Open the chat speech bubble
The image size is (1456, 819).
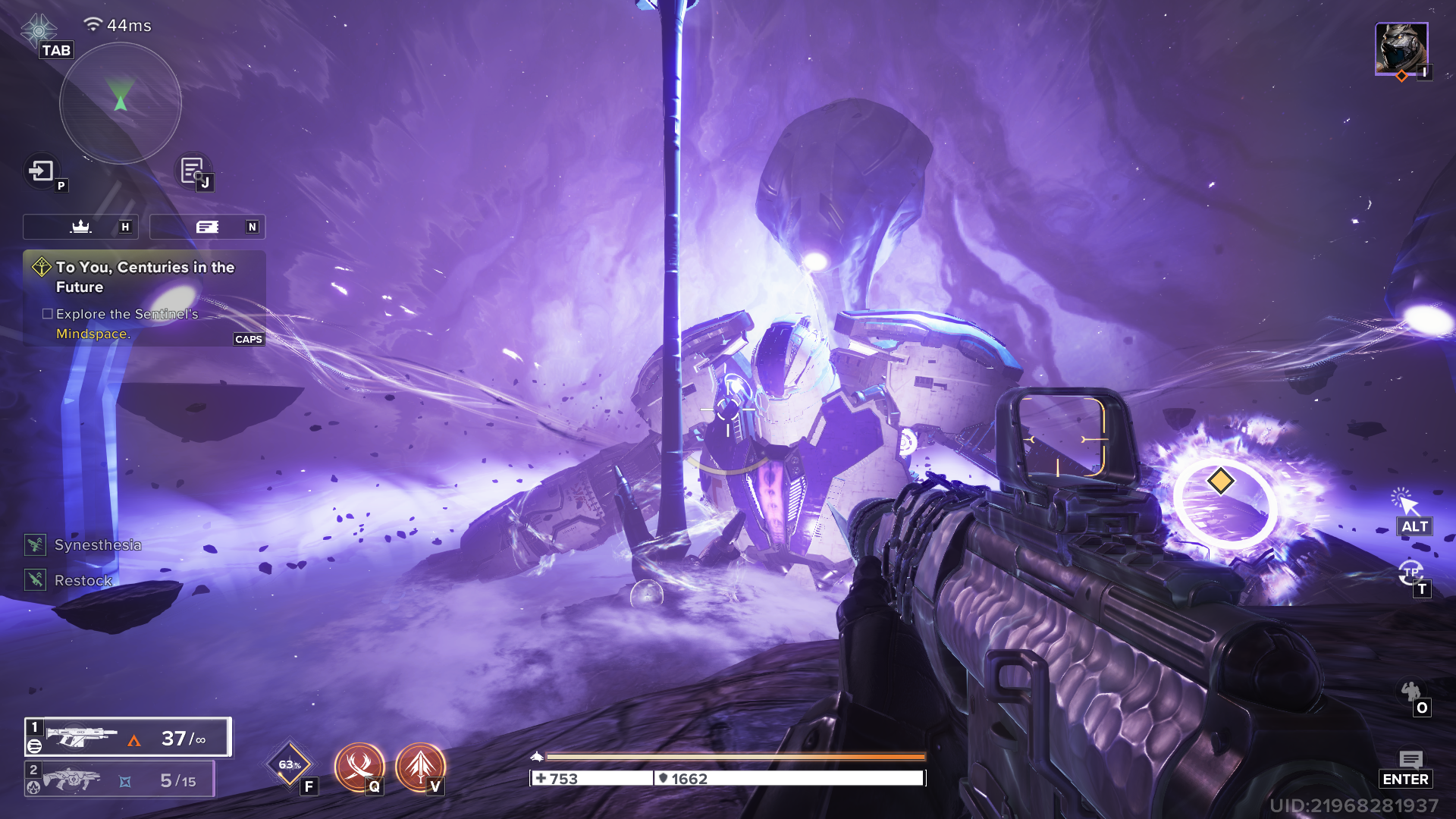point(1410,760)
